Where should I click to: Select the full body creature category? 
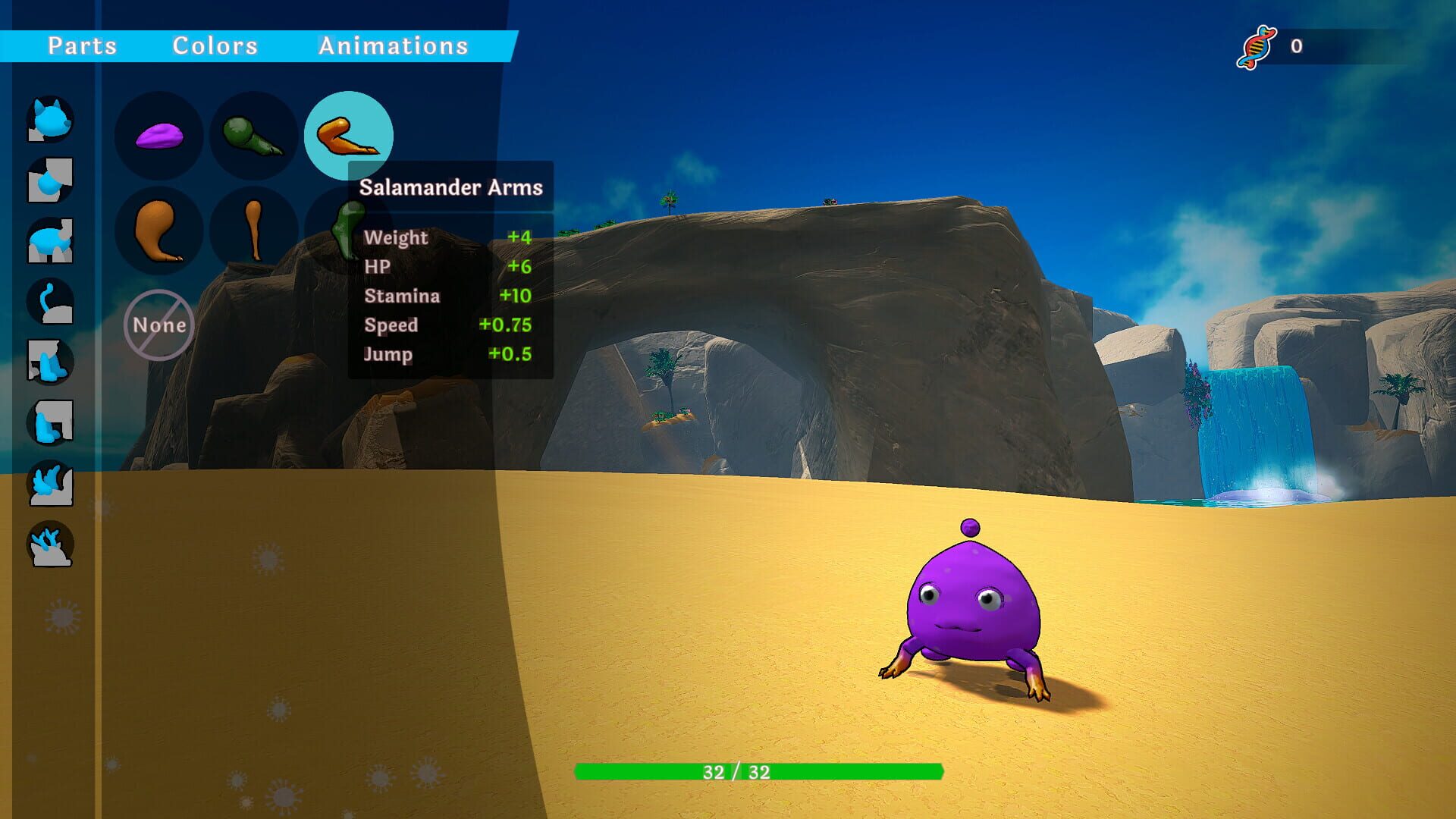[49, 239]
